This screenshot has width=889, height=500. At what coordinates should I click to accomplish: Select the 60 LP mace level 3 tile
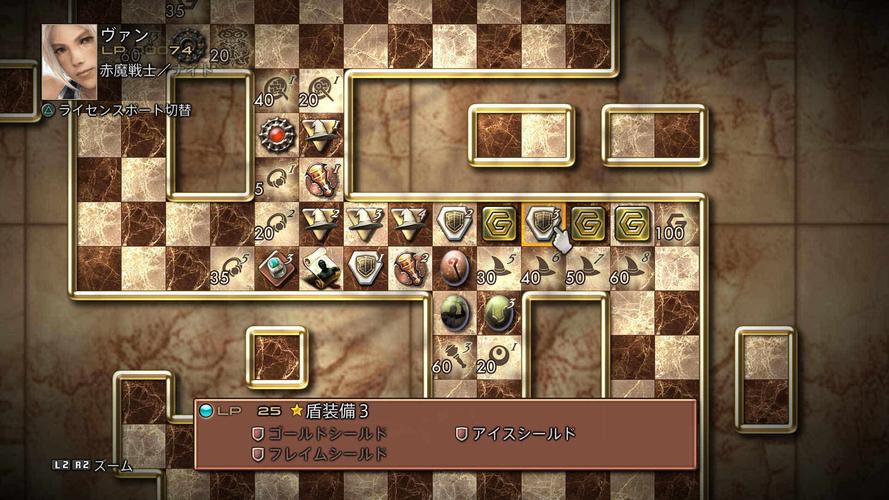pos(453,356)
